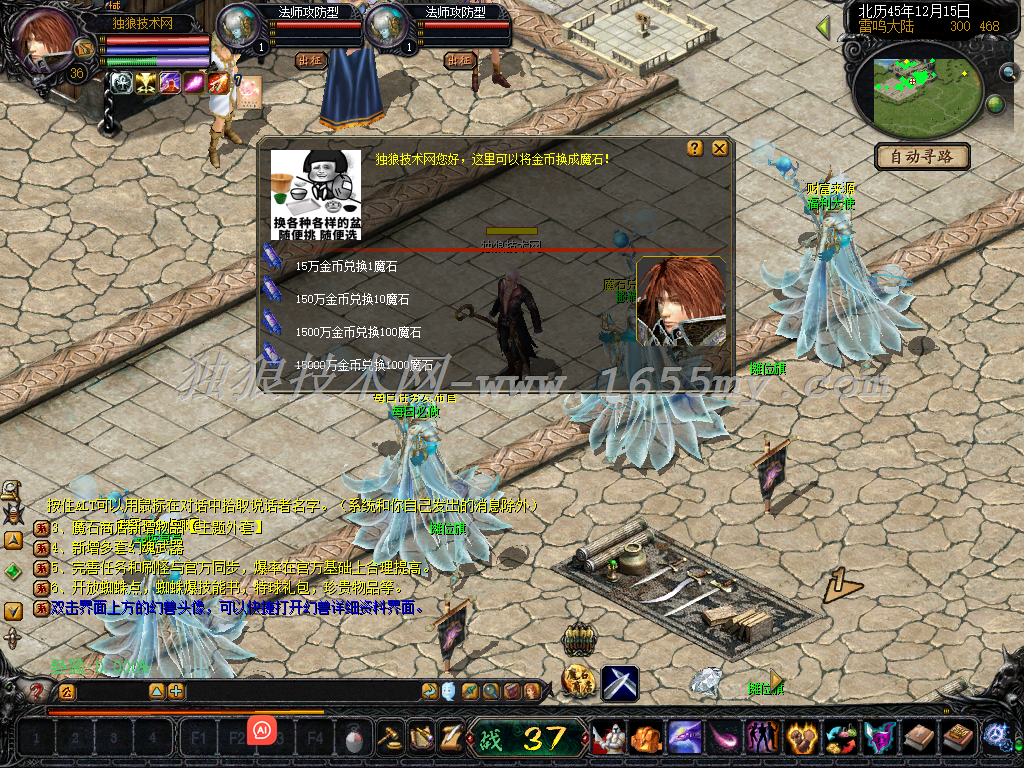The height and width of the screenshot is (768, 1024).
Task: Activate the crossed swords skill icon
Action: coord(620,683)
